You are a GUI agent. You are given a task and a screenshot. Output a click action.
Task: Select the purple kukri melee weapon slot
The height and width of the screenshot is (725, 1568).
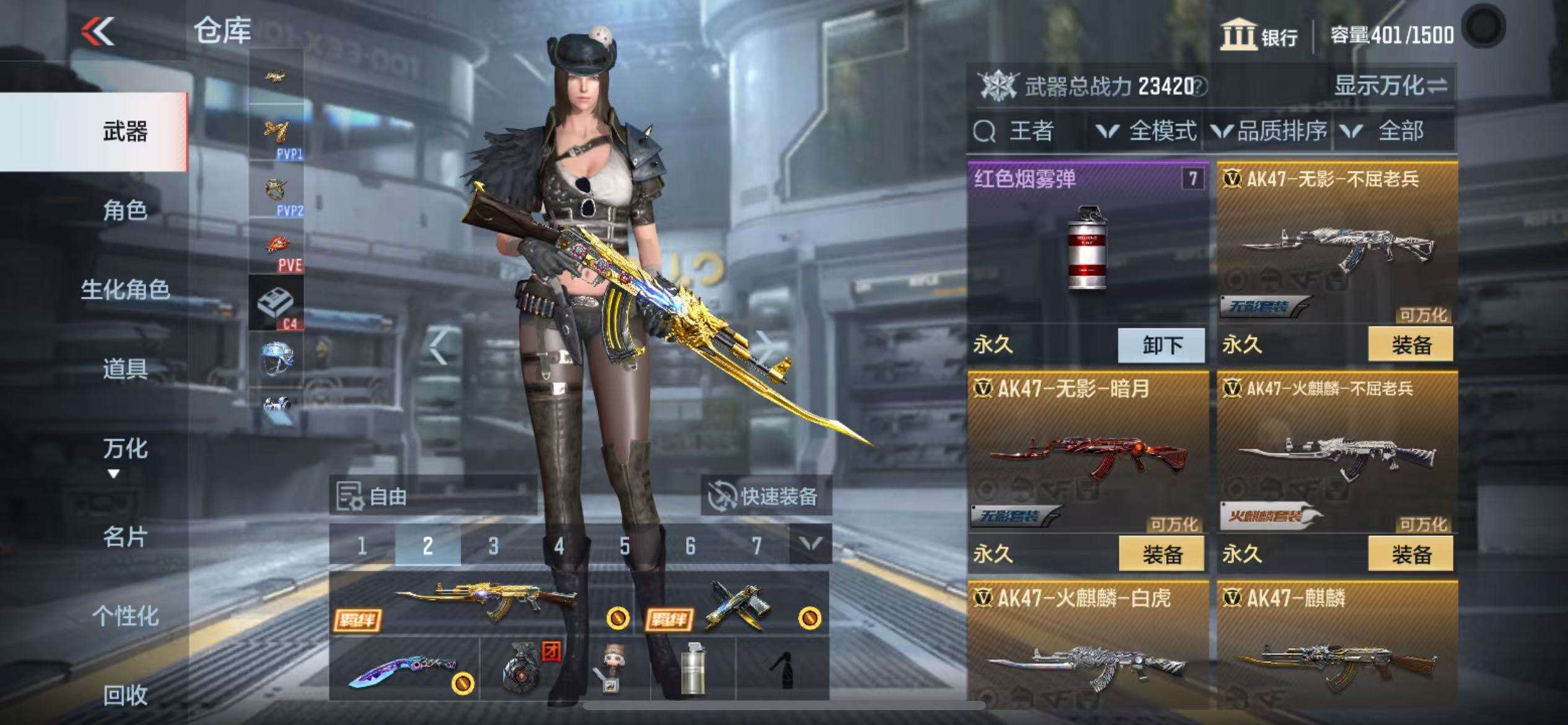pyautogui.click(x=404, y=669)
